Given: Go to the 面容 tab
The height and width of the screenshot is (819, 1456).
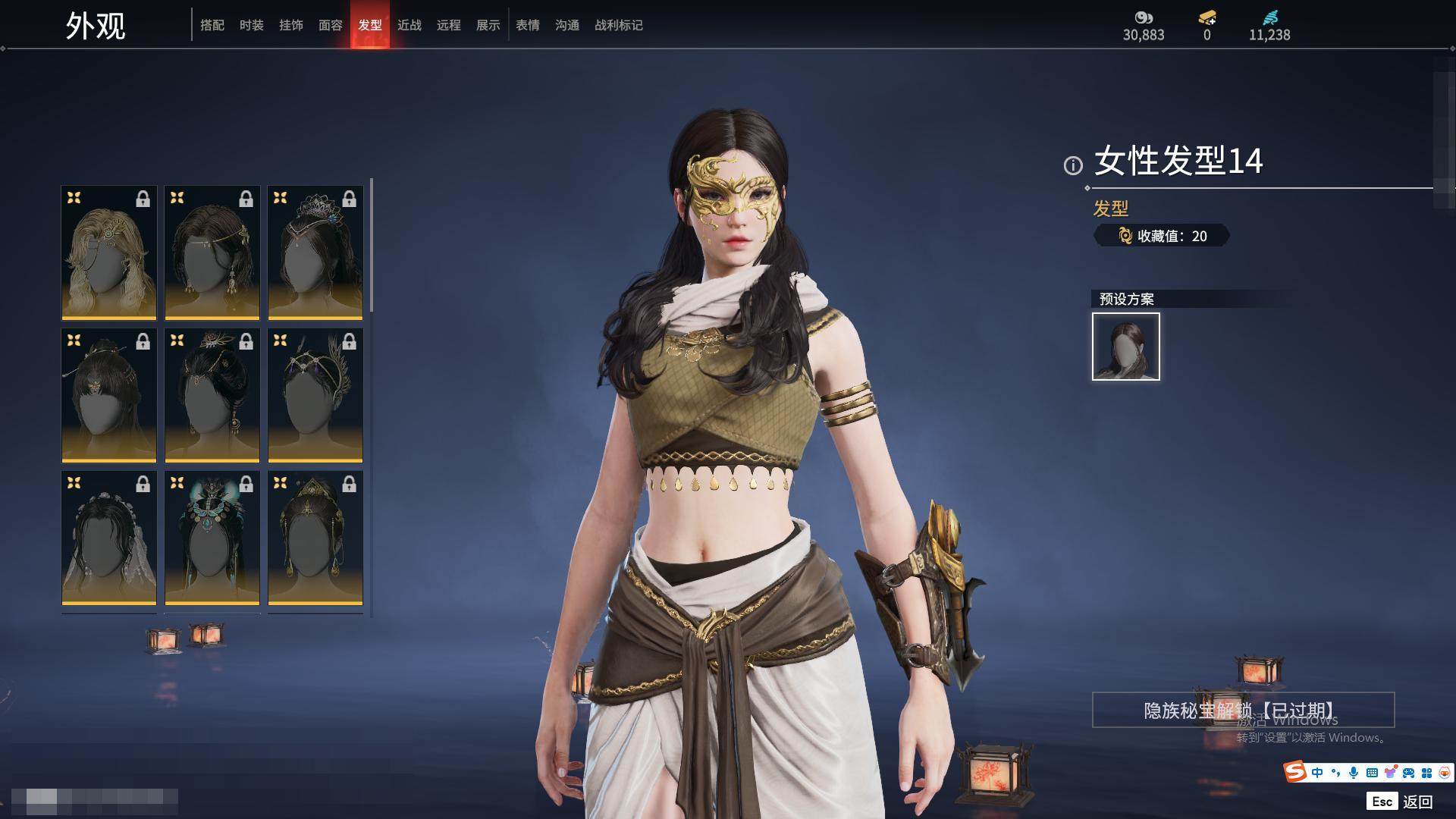Looking at the screenshot, I should (331, 25).
